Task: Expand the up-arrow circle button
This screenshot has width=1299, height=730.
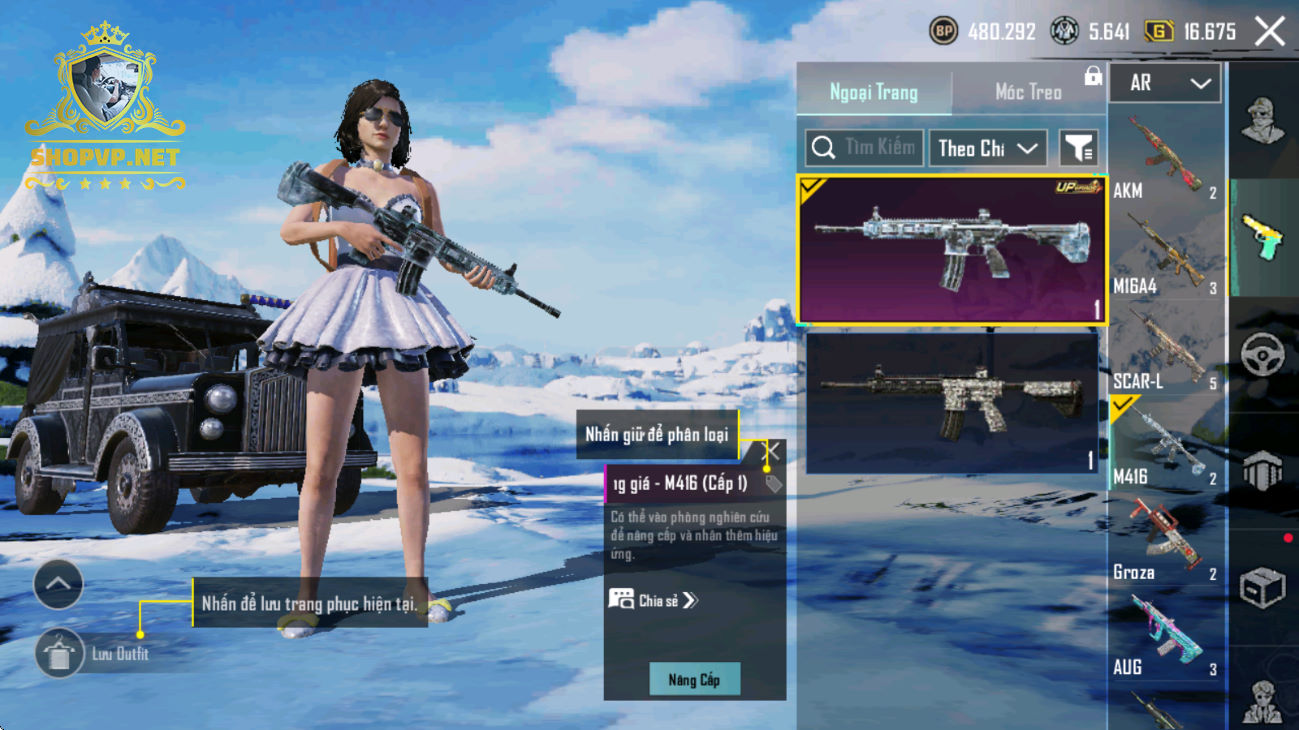Action: coord(58,585)
